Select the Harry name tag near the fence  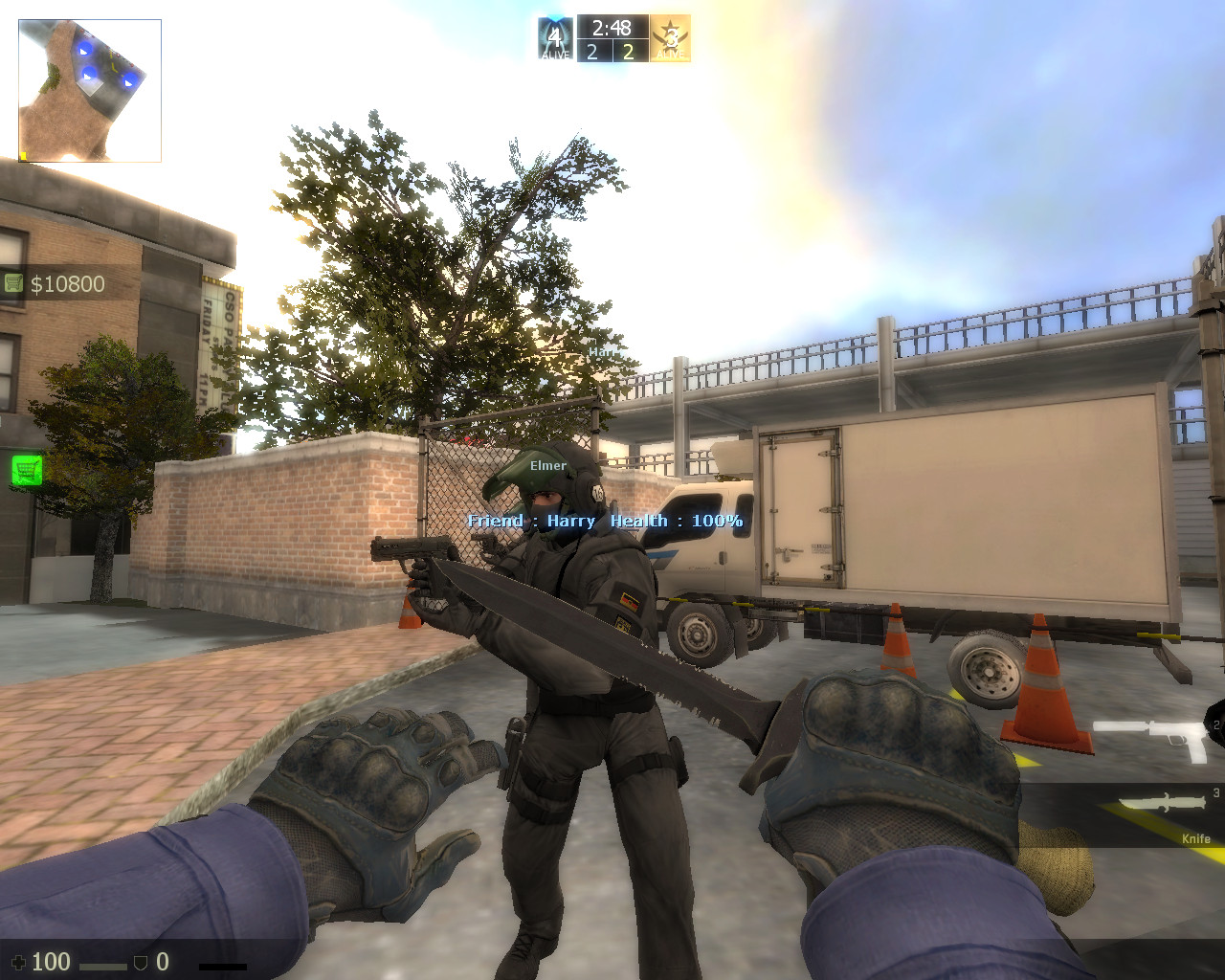[606, 354]
